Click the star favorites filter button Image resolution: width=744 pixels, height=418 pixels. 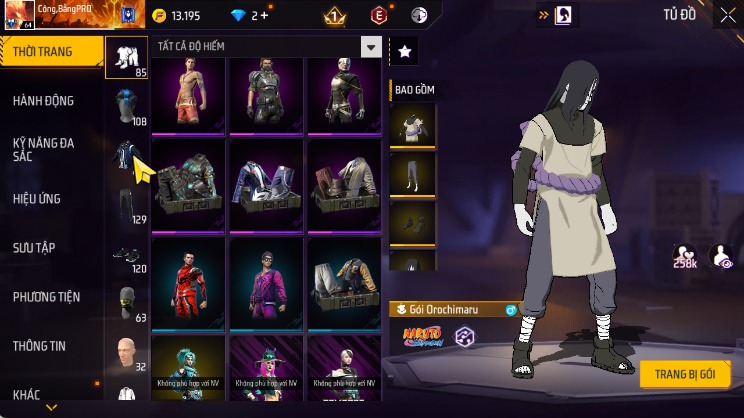point(403,50)
